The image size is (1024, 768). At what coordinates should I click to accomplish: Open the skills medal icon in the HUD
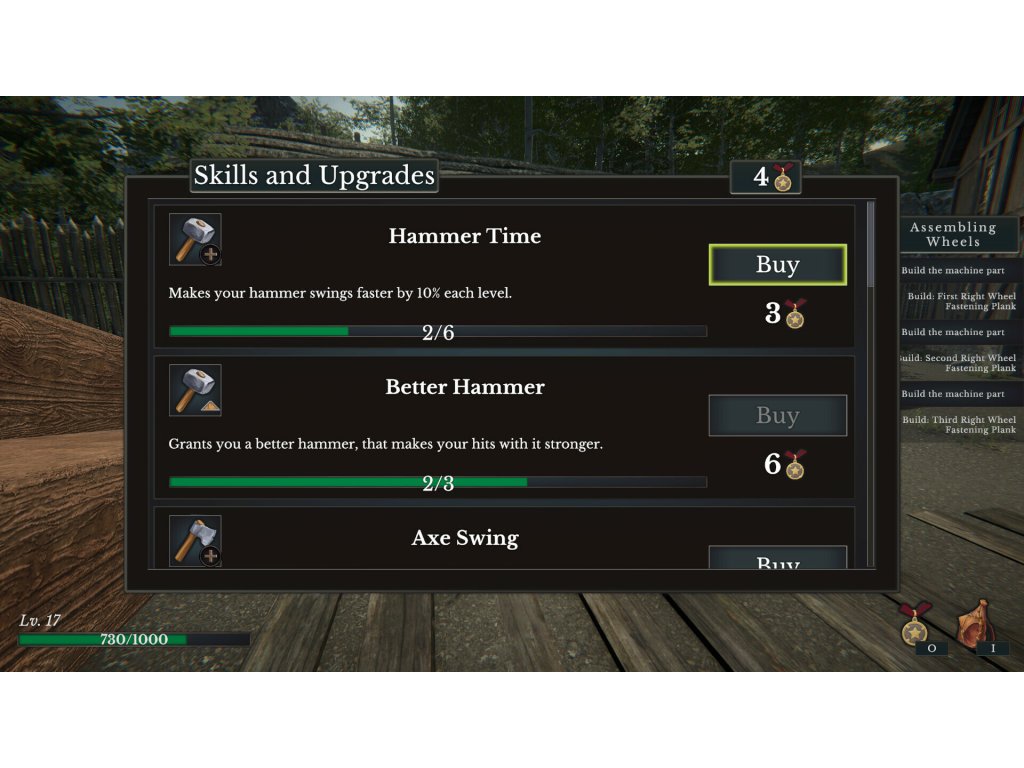(913, 627)
